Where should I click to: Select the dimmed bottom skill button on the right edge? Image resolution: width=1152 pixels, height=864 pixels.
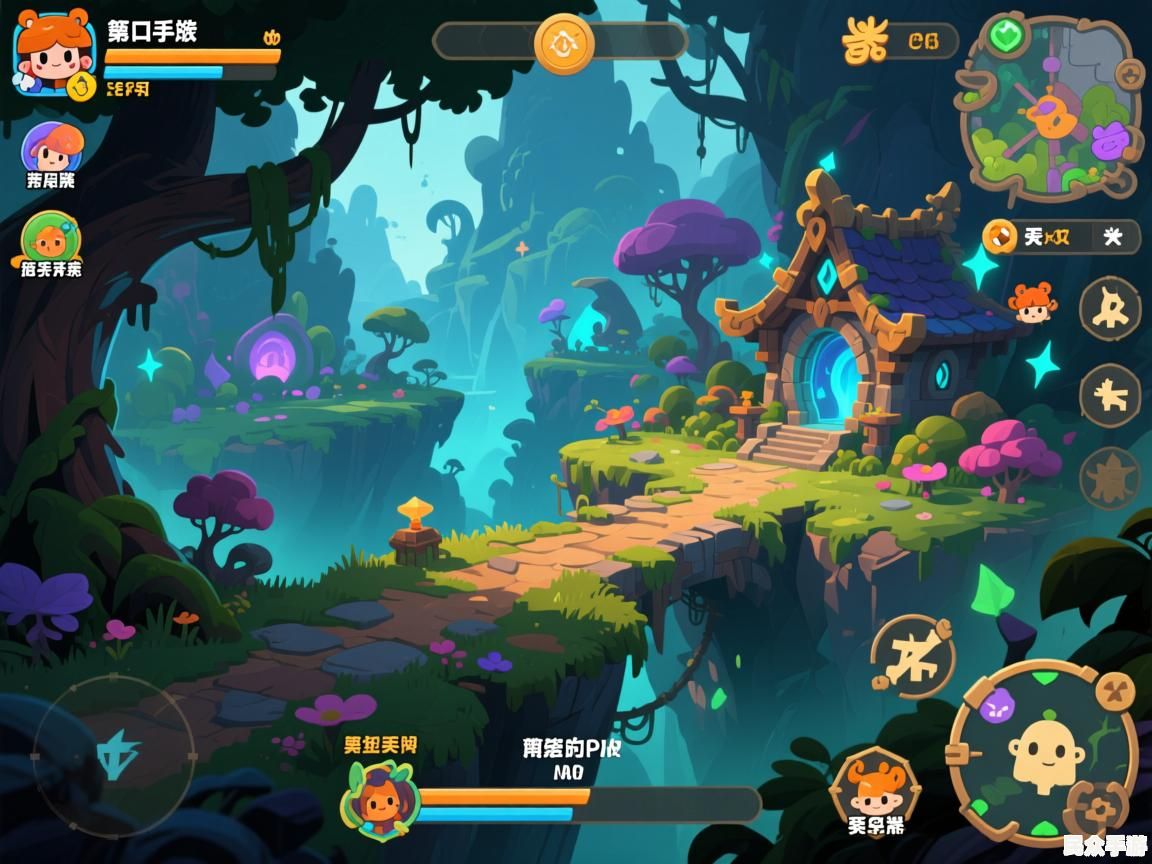(x=1109, y=478)
